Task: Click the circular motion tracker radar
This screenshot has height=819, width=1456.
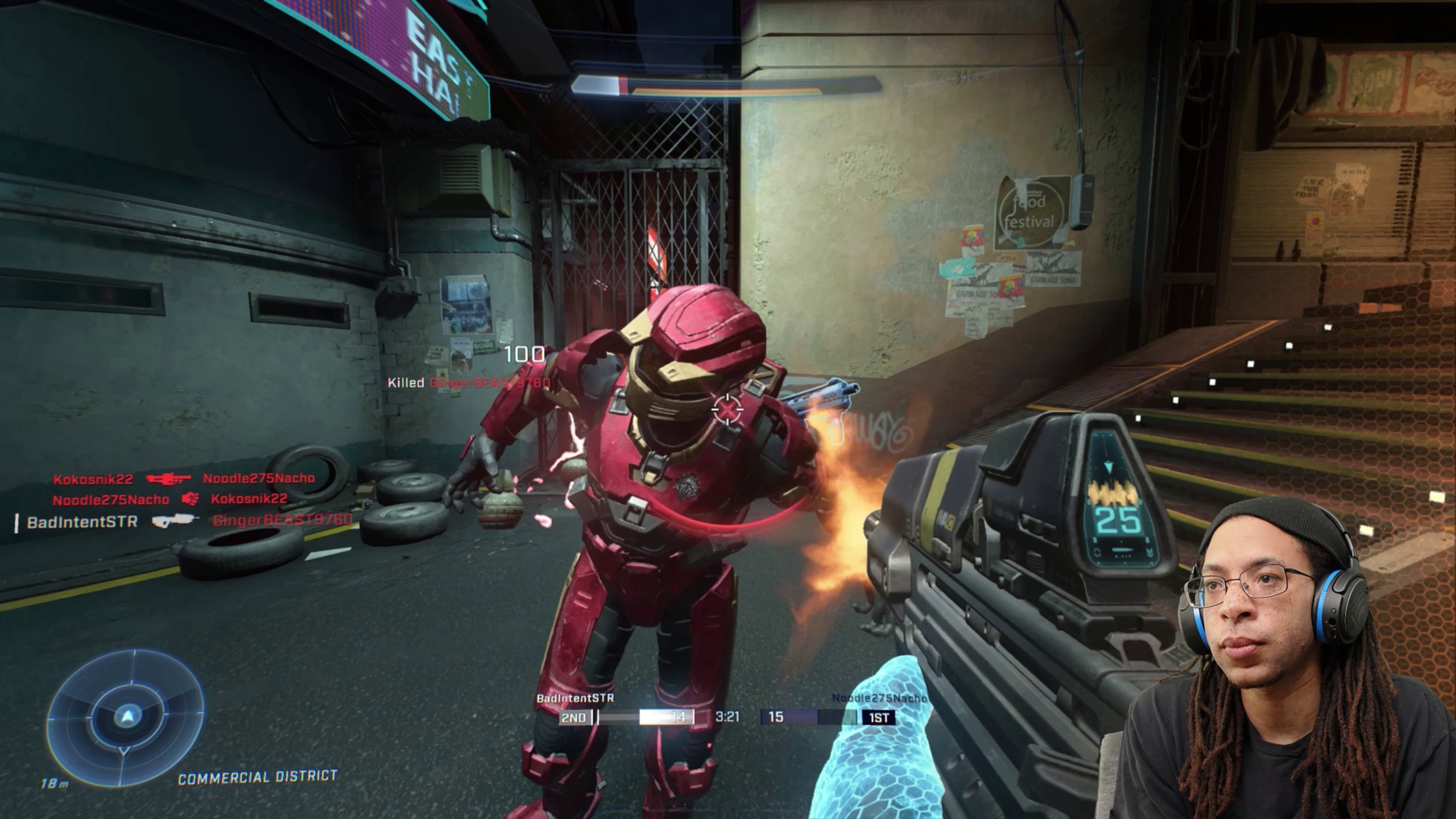Action: [x=126, y=718]
